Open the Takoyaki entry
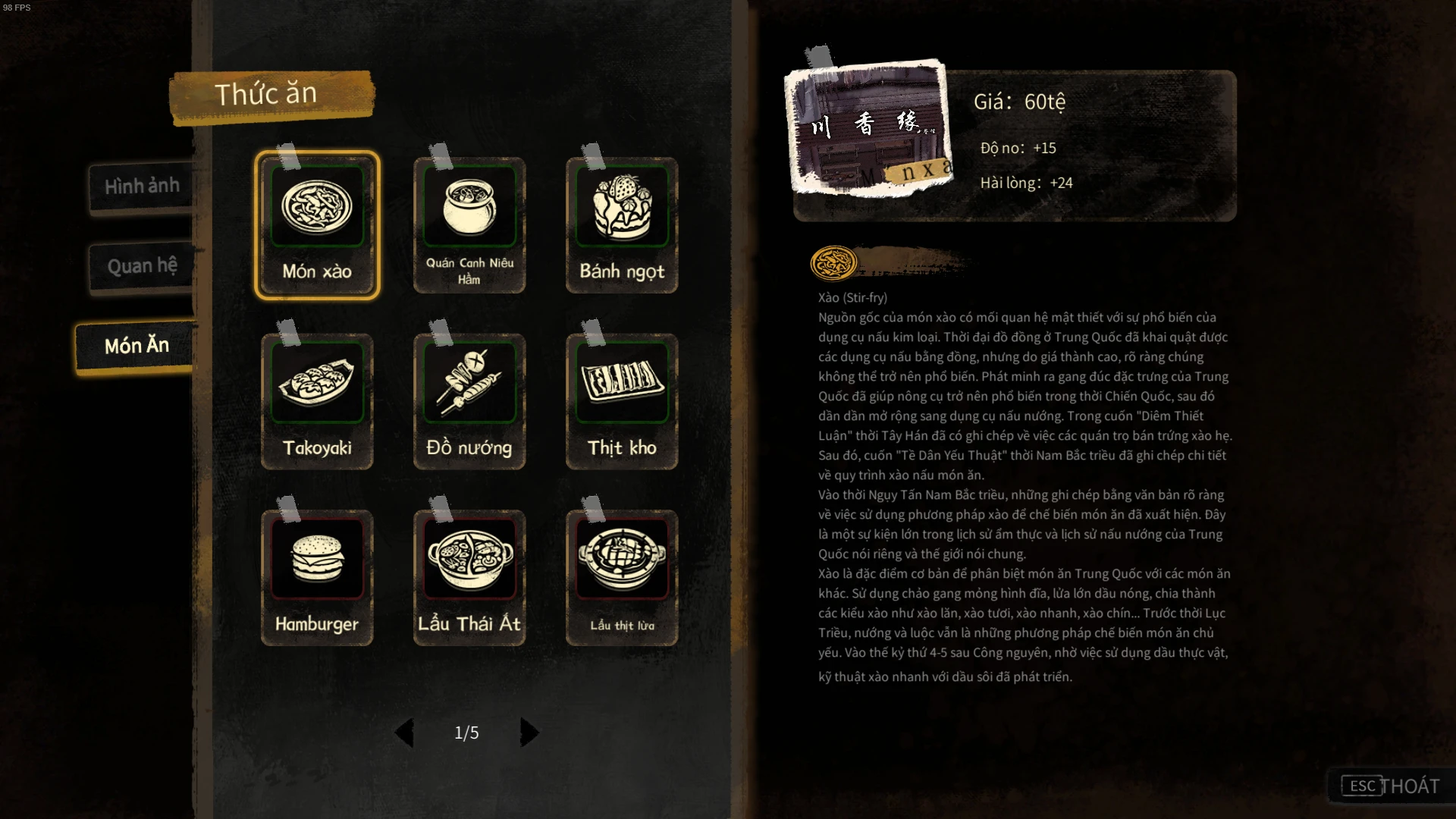The image size is (1456, 819). tap(317, 402)
